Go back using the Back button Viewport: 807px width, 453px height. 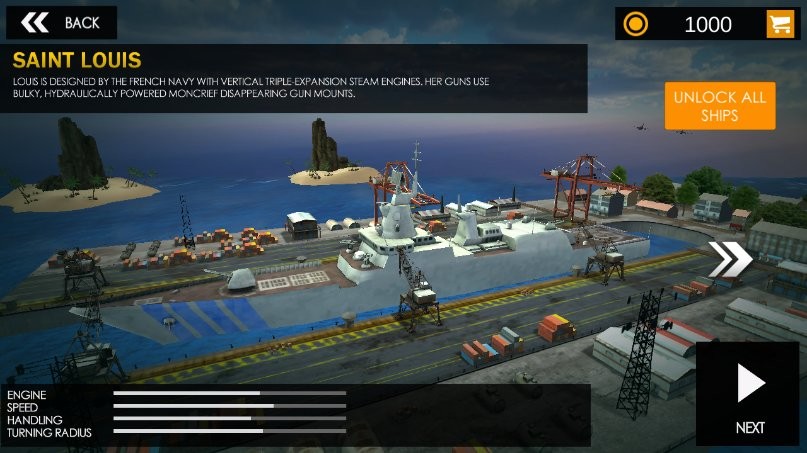point(61,22)
